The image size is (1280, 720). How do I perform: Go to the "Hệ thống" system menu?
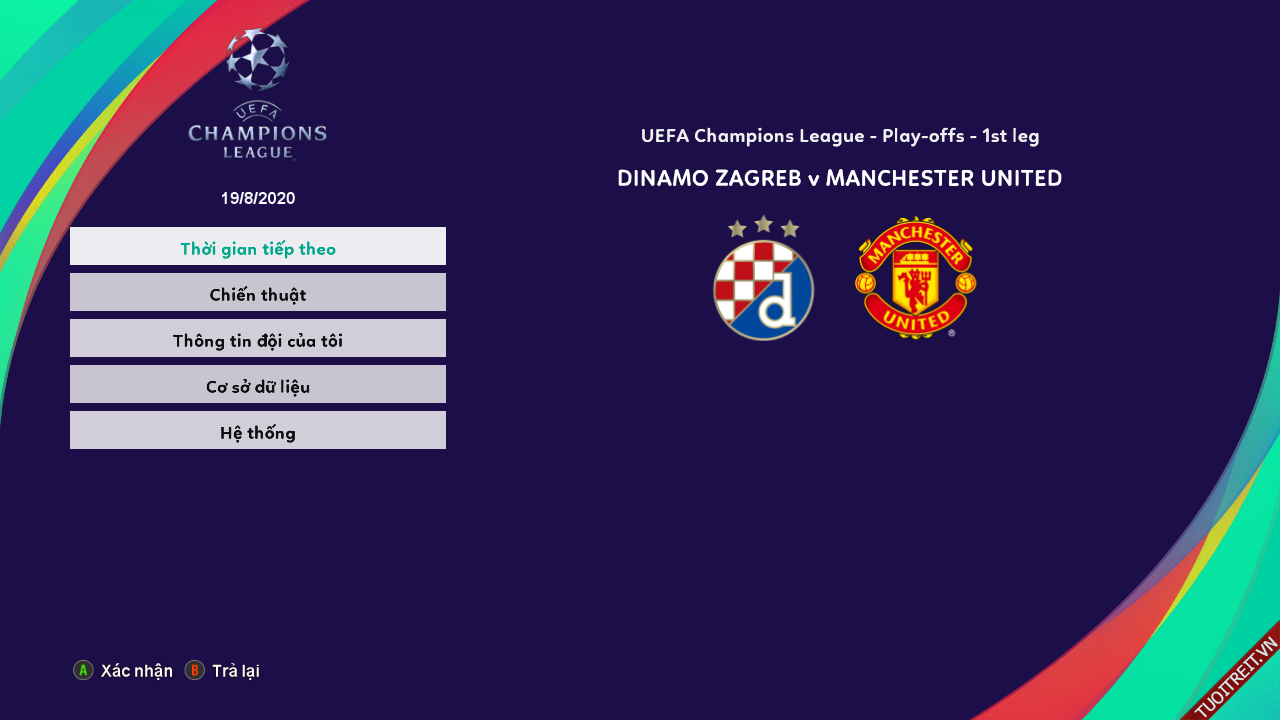click(x=258, y=431)
